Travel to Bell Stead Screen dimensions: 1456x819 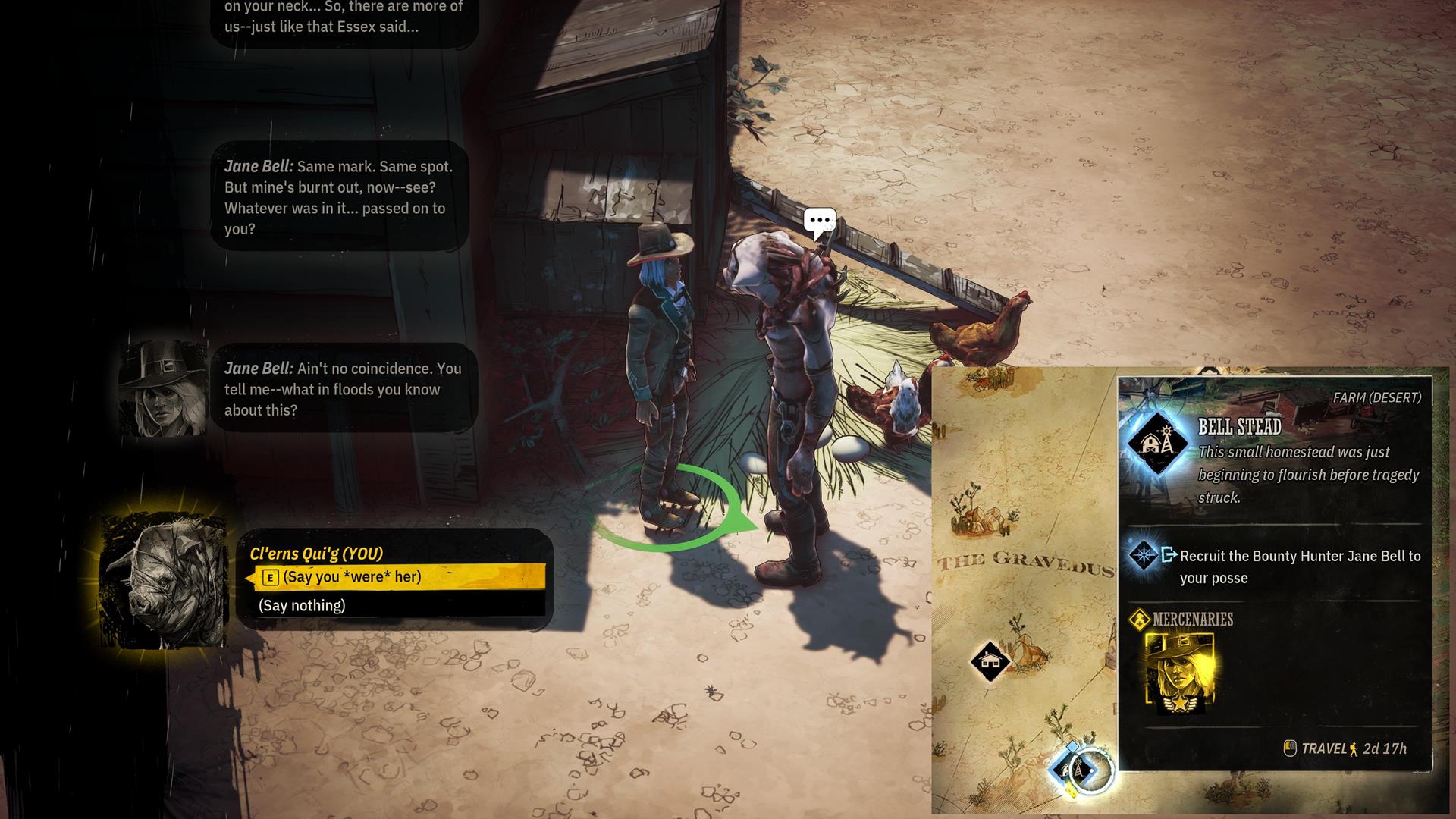tap(1346, 748)
